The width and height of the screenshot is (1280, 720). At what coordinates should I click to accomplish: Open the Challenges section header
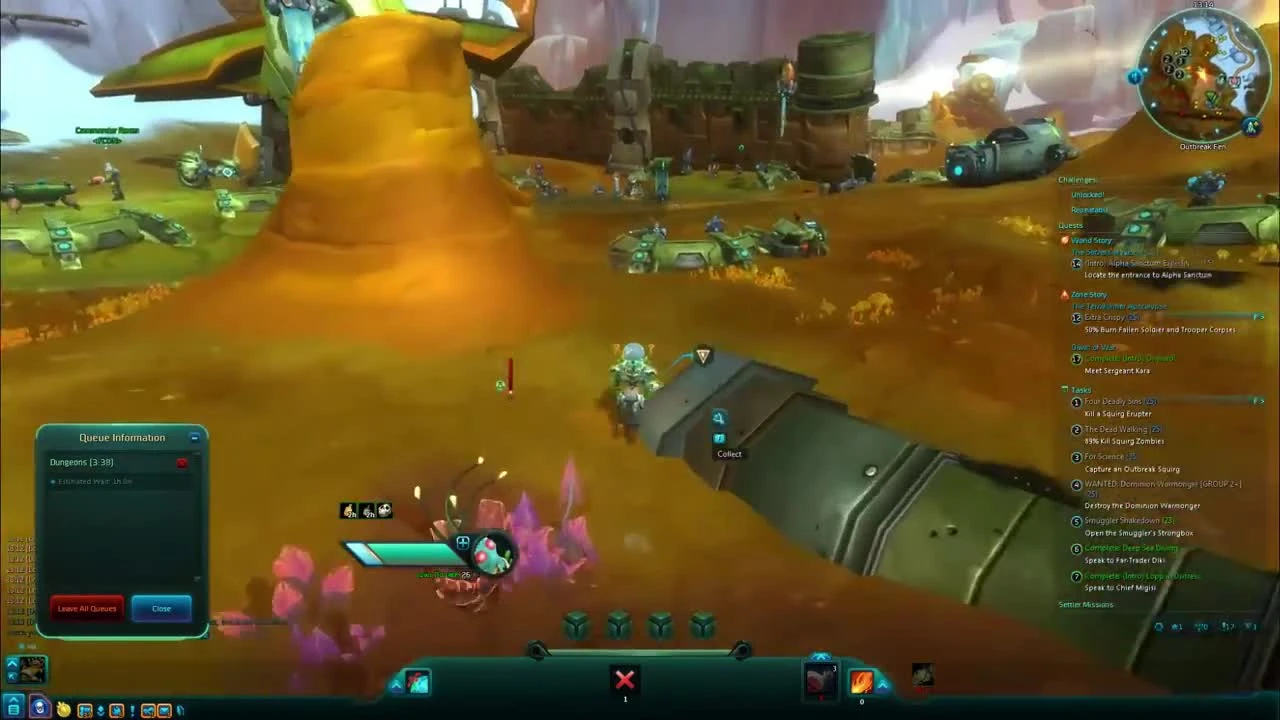point(1077,180)
